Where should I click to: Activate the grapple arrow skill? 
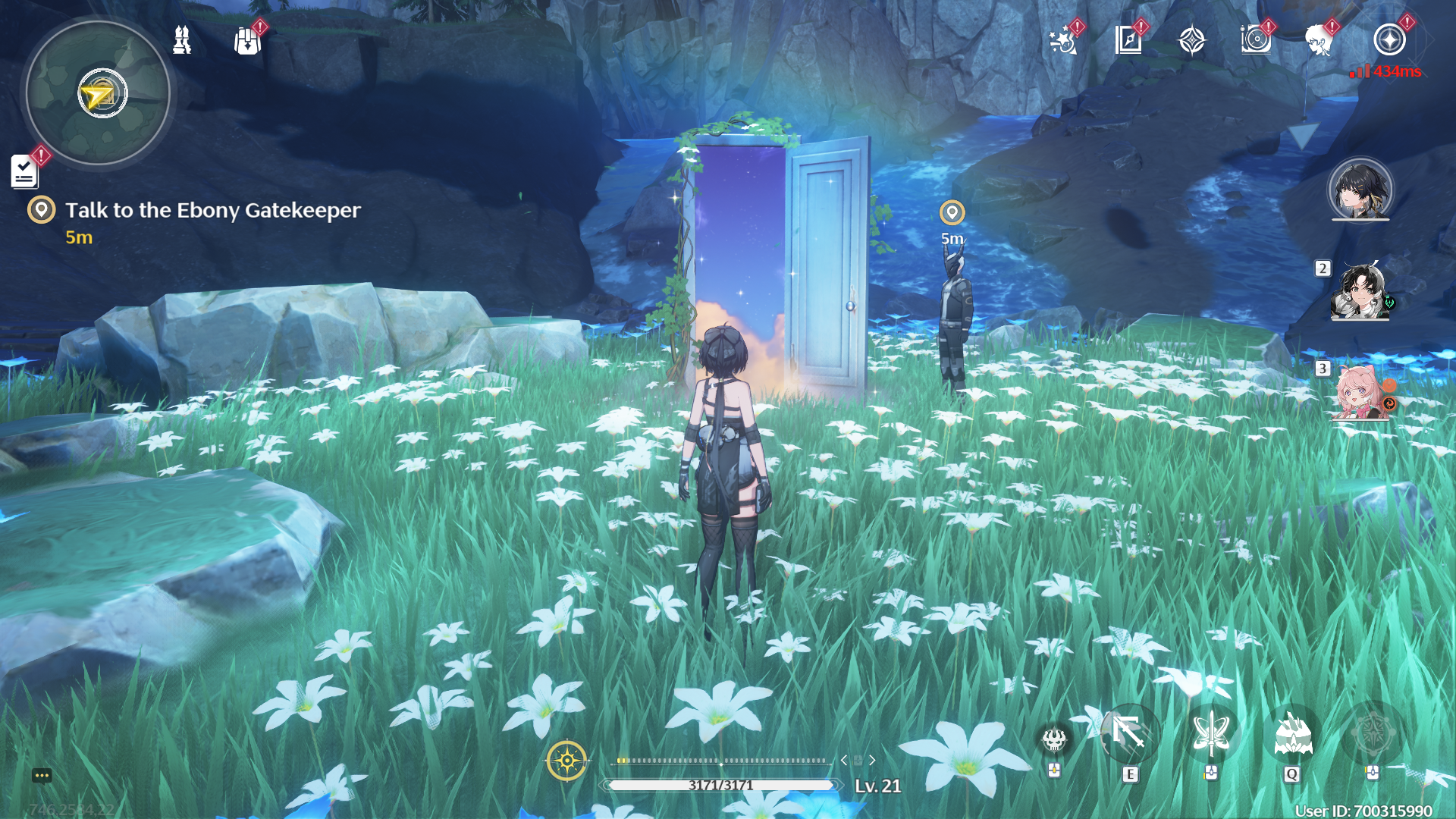[x=1129, y=734]
